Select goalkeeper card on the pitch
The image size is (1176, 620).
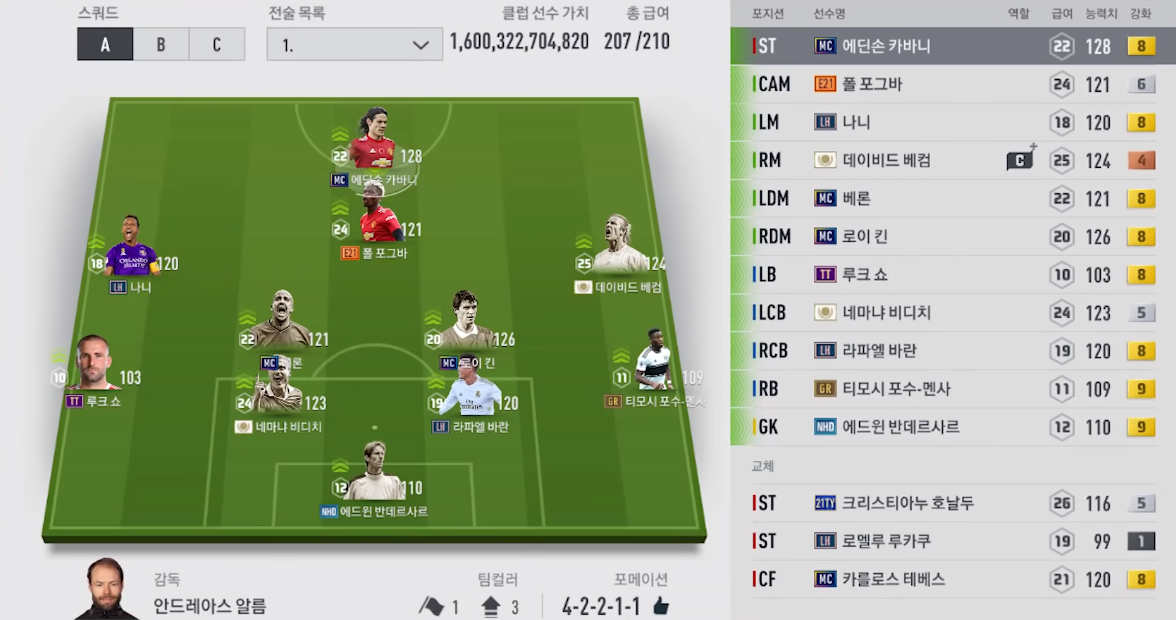375,473
